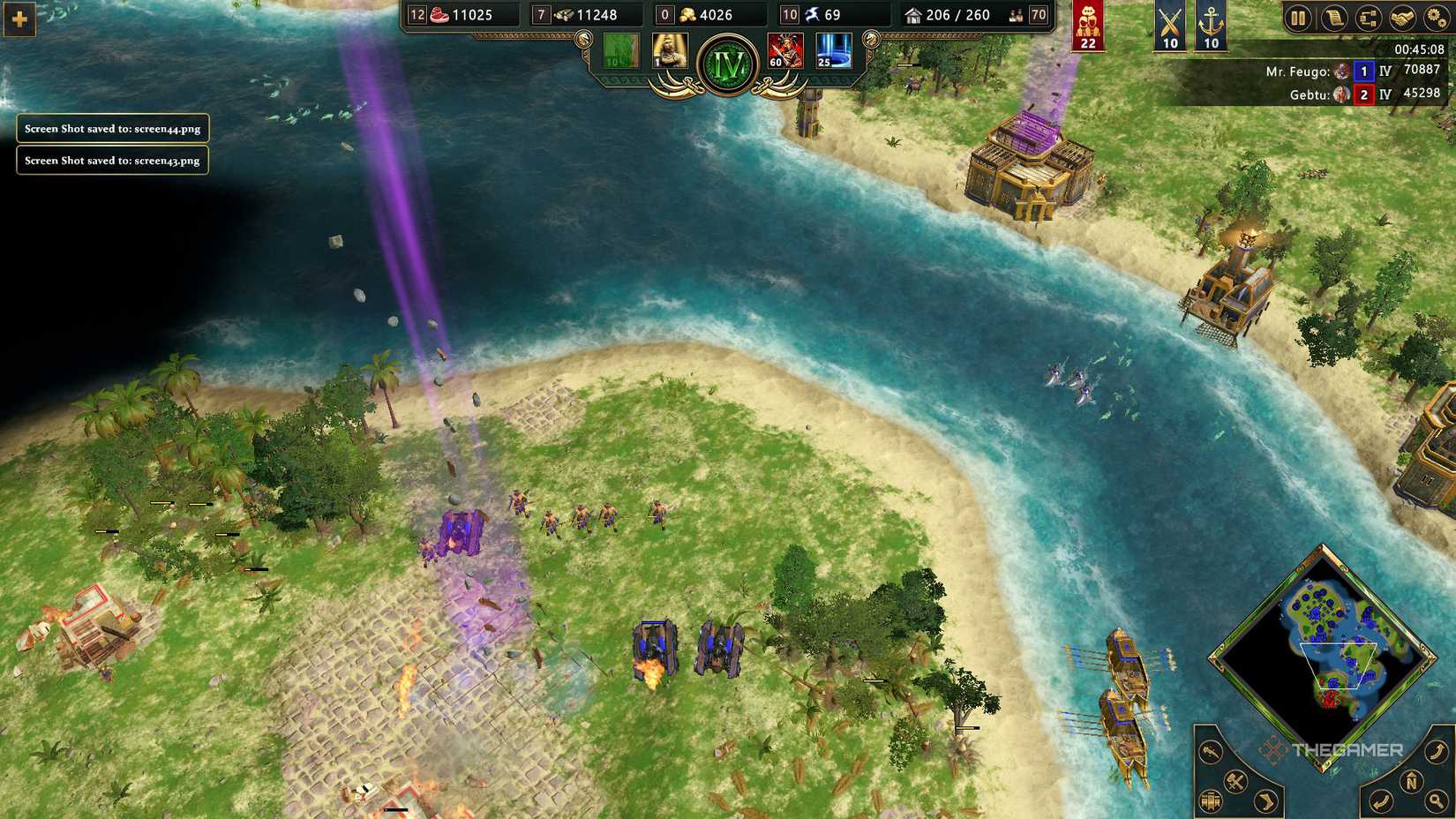This screenshot has height=819, width=1456.
Task: Open the in-game options with the gear icon
Action: pos(1437,18)
